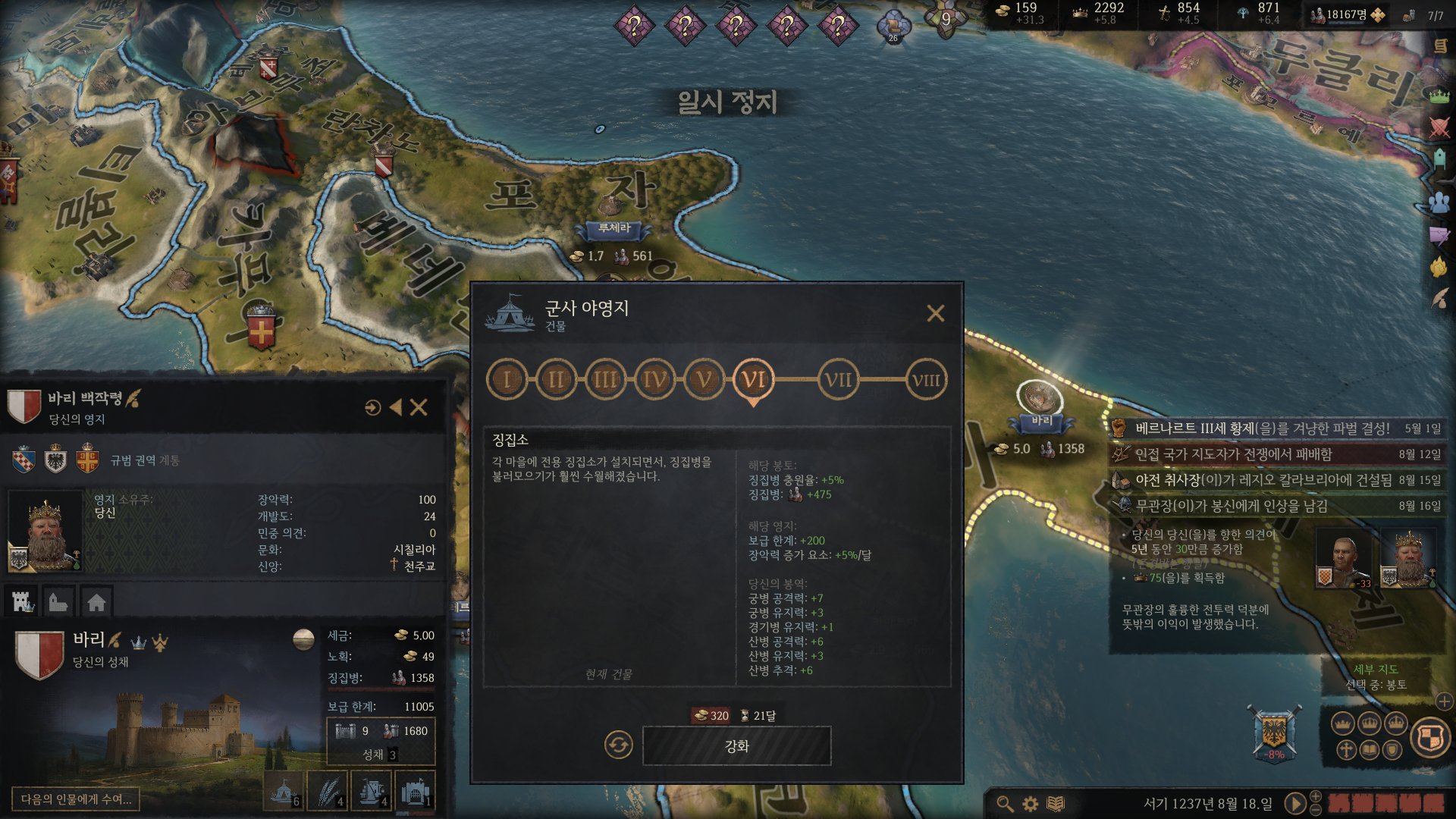
Task: Go back with the county panel's left arrow
Action: (x=395, y=408)
